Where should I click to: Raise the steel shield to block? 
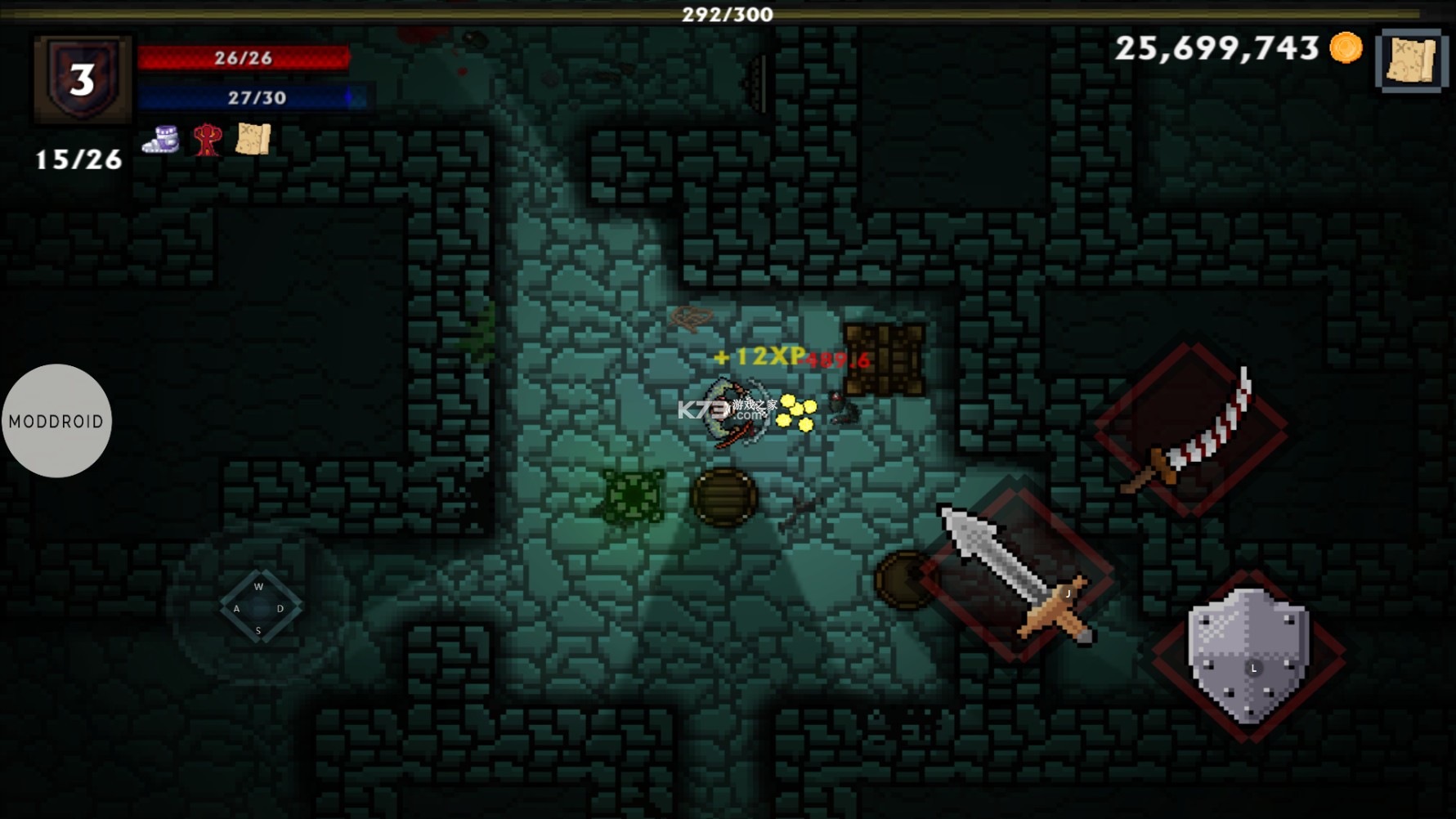(1248, 656)
